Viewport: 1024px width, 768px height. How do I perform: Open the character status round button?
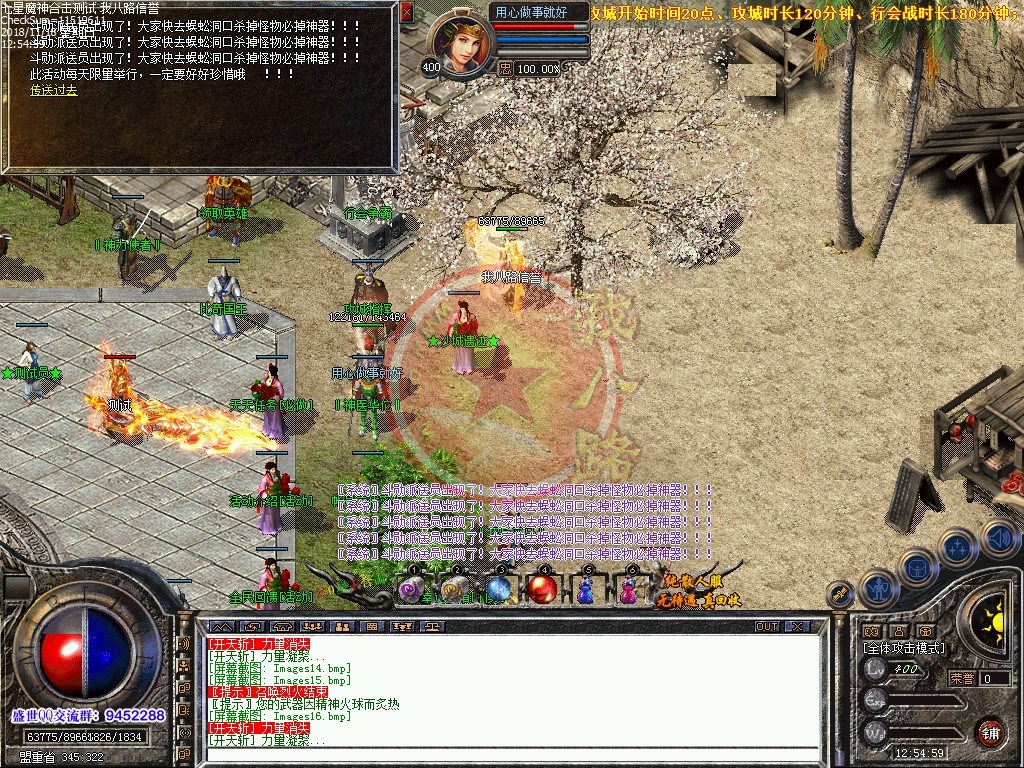878,588
